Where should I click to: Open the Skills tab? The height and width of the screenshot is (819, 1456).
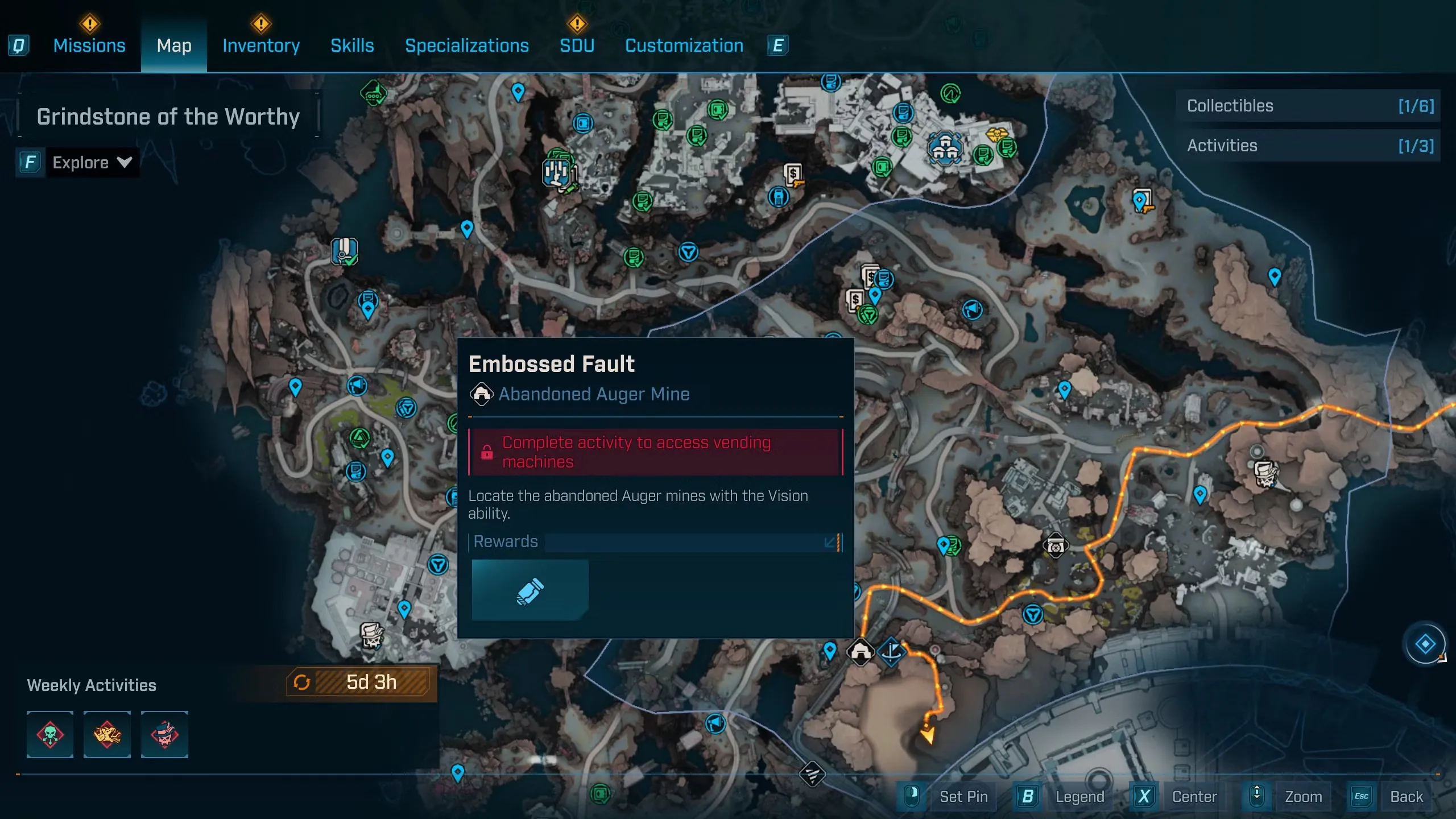coord(352,45)
